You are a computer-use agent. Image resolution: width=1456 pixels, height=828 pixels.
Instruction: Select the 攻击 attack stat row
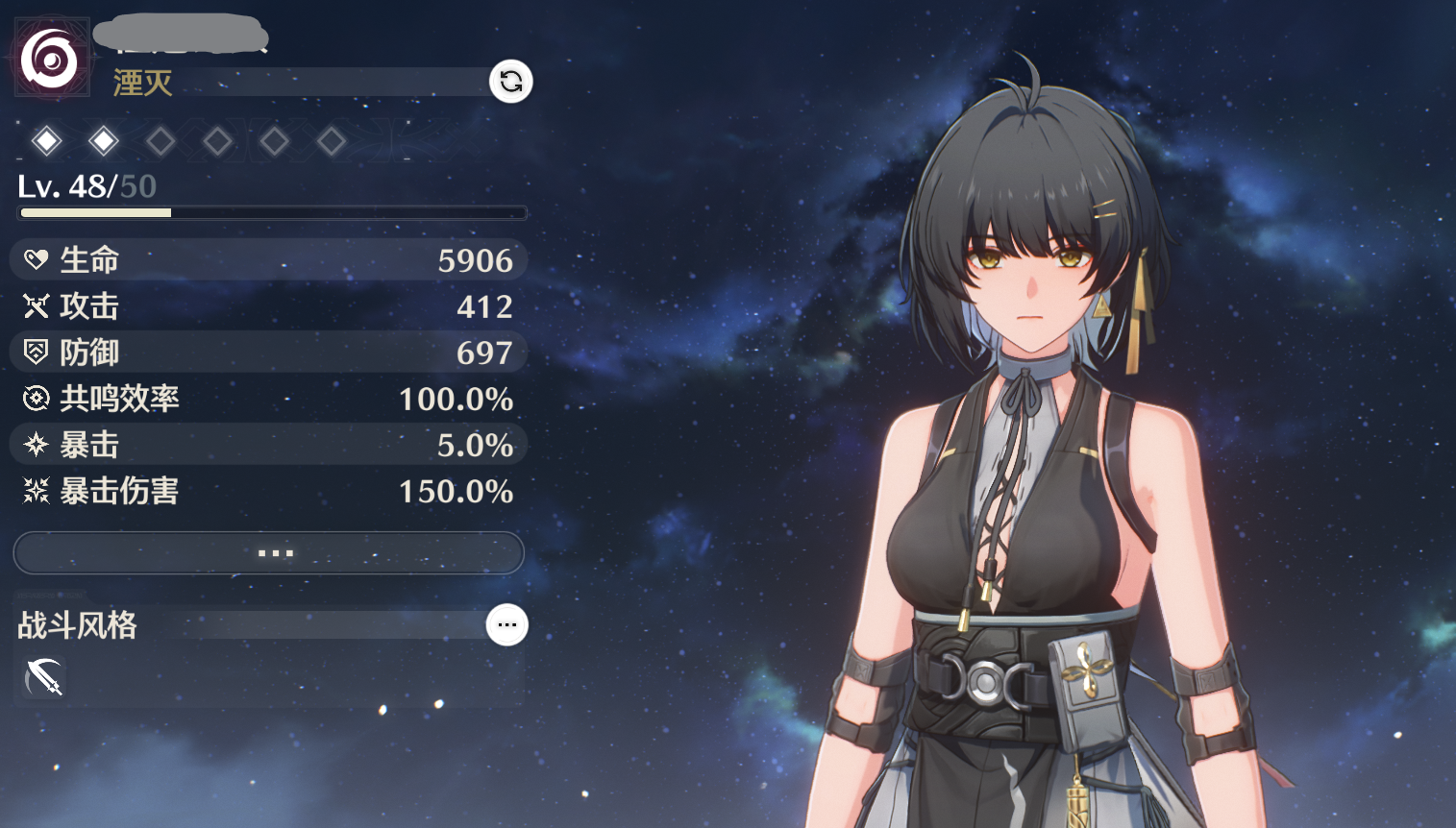tap(269, 306)
